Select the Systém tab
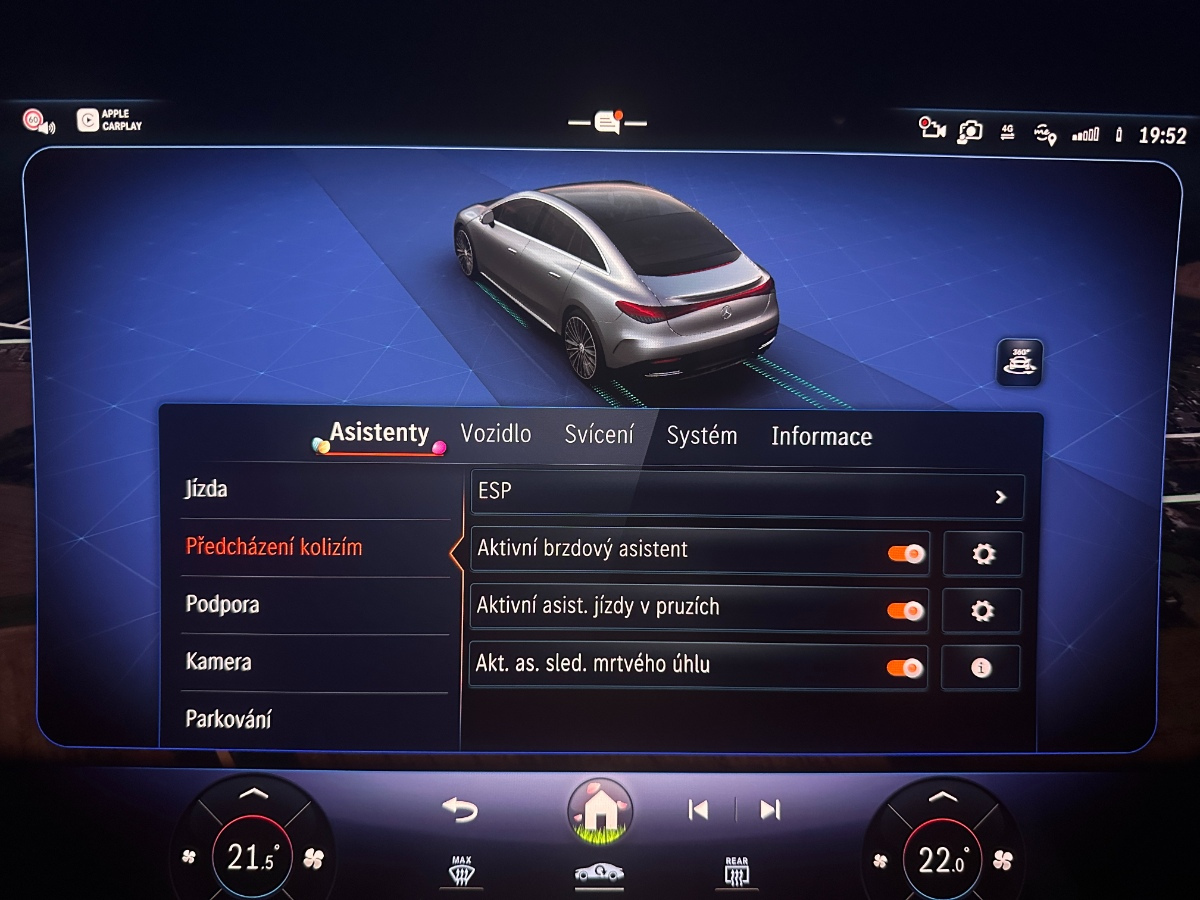Image resolution: width=1200 pixels, height=900 pixels. (702, 436)
